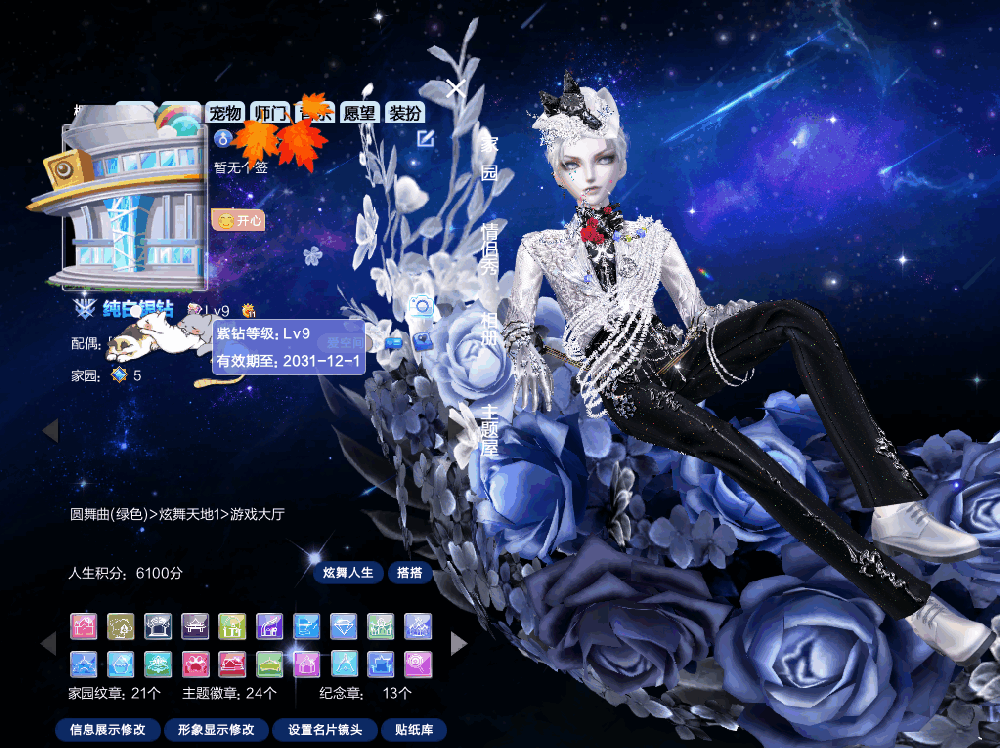
Task: Select the diamond badge icon
Action: click(344, 627)
